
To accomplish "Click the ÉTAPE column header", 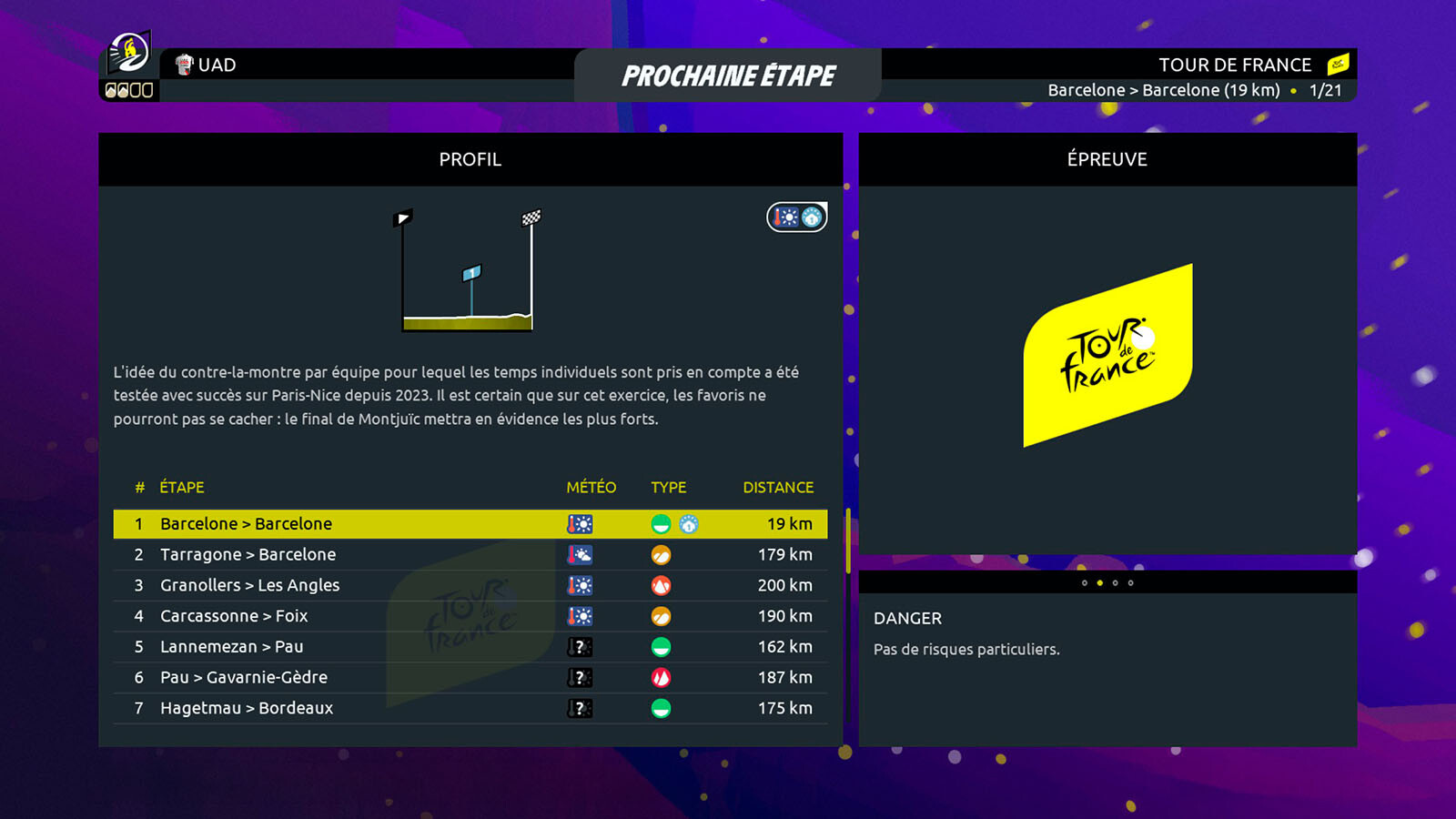I will (x=182, y=488).
